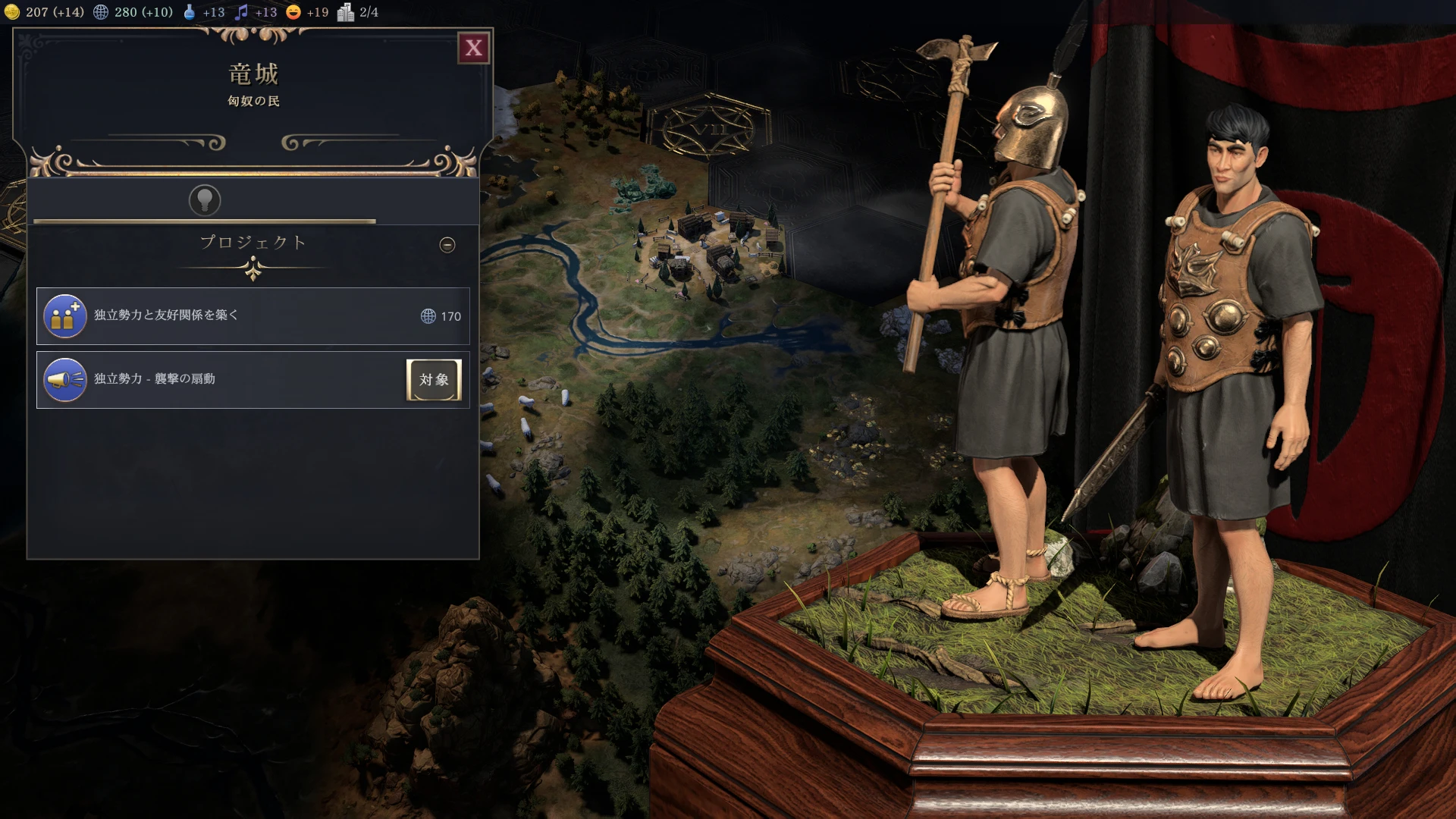
Task: Collapse the プロジェクト section
Action: click(x=447, y=245)
